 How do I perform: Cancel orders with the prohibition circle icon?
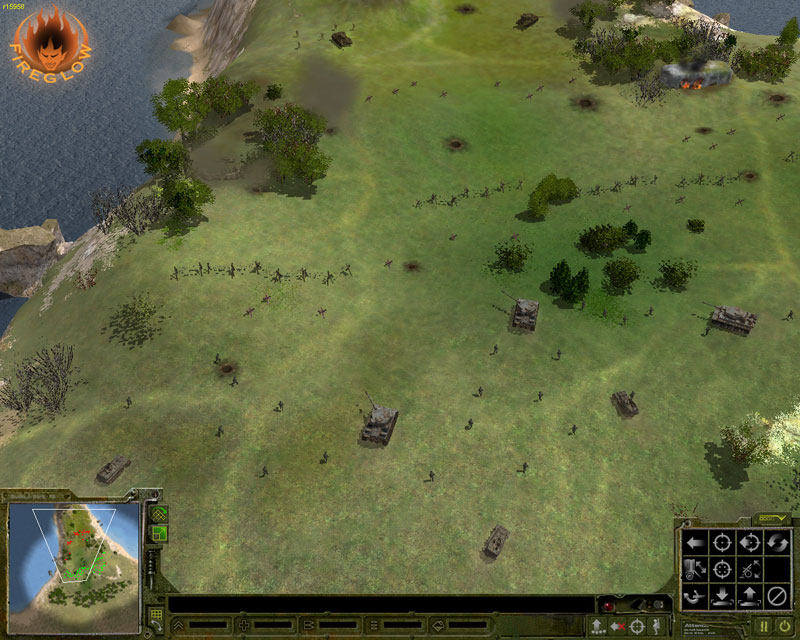[x=777, y=598]
